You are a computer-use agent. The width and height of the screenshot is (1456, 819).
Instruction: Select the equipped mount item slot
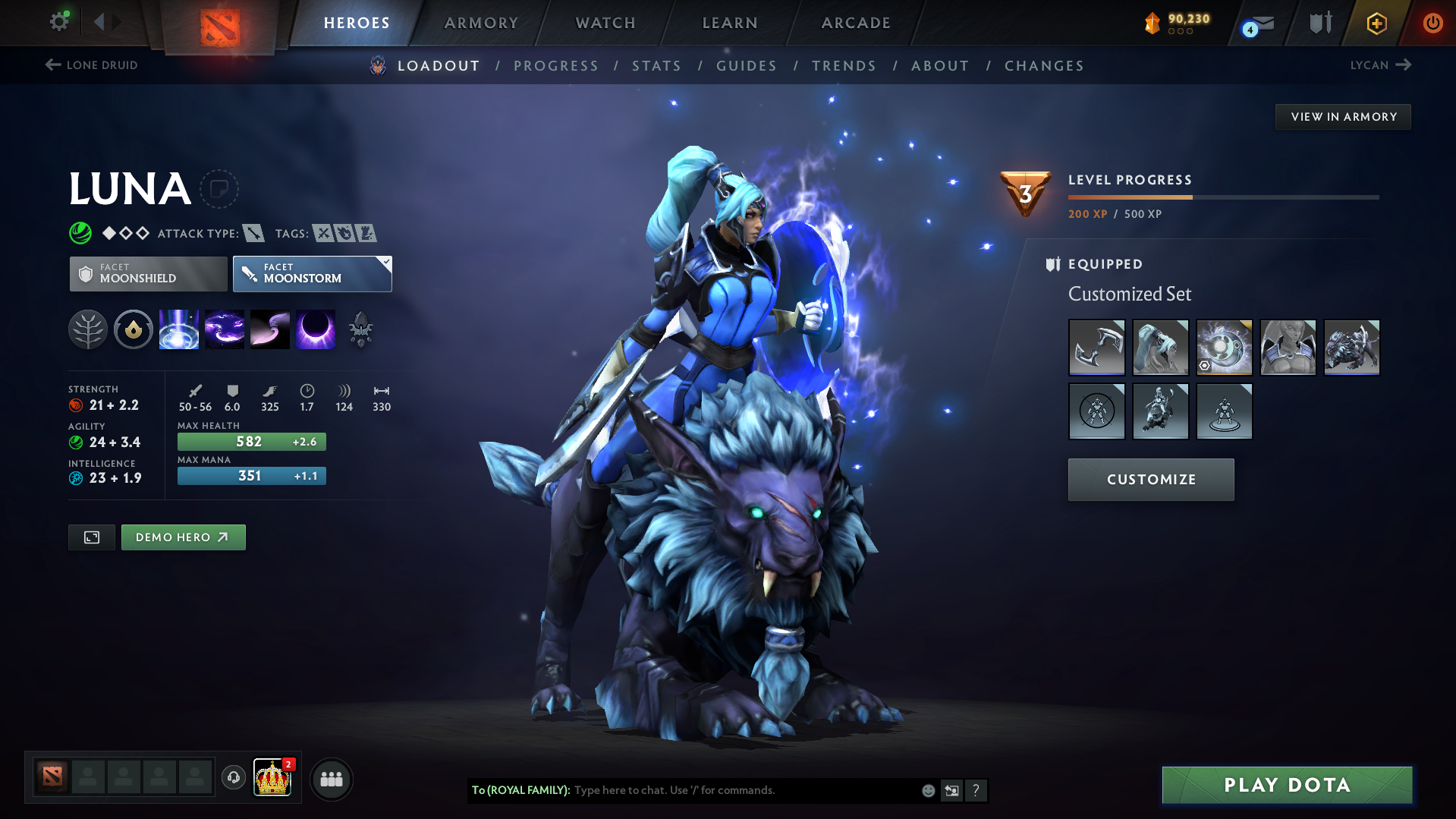(1351, 347)
